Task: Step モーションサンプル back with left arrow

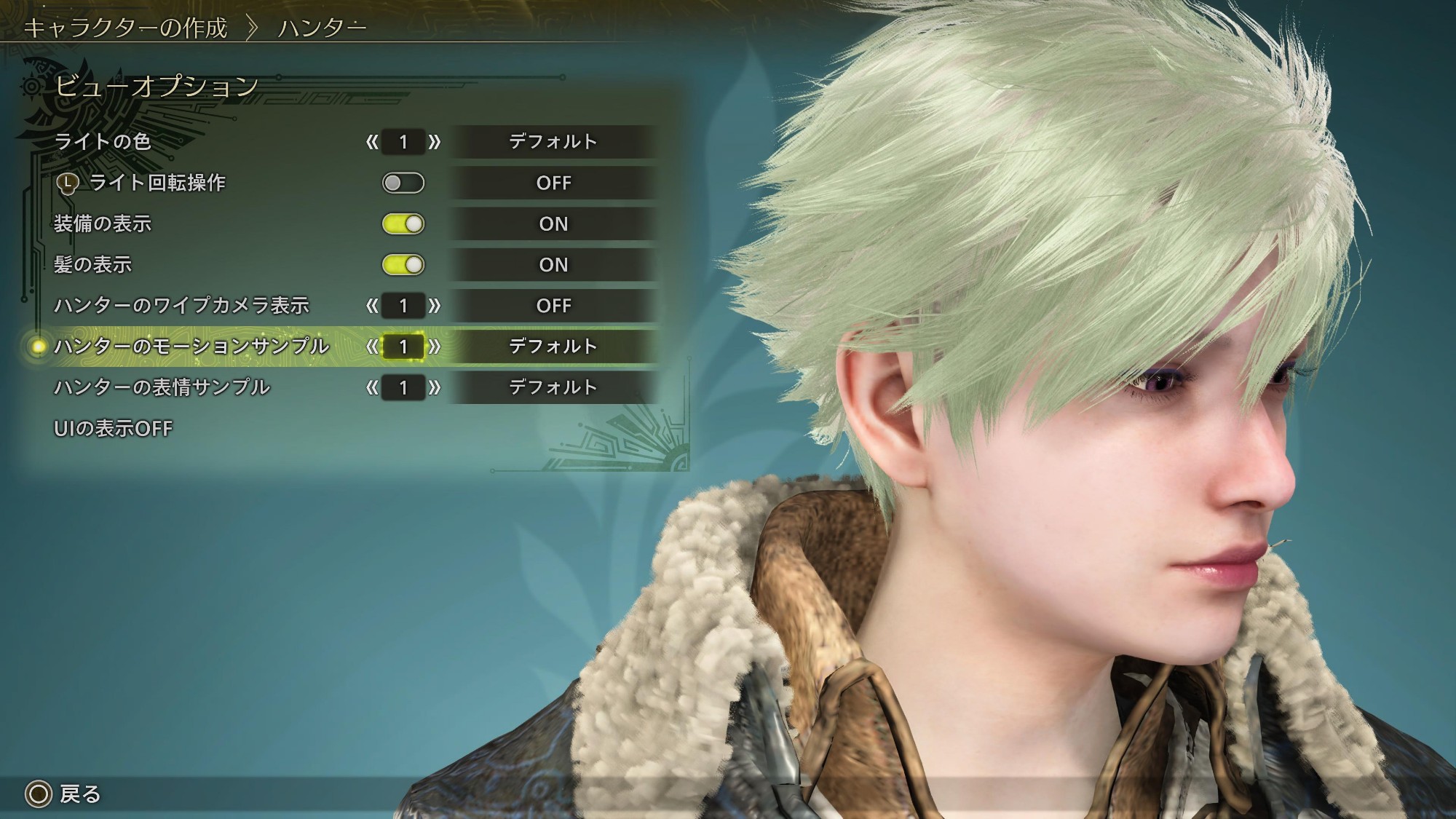Action: [x=372, y=347]
